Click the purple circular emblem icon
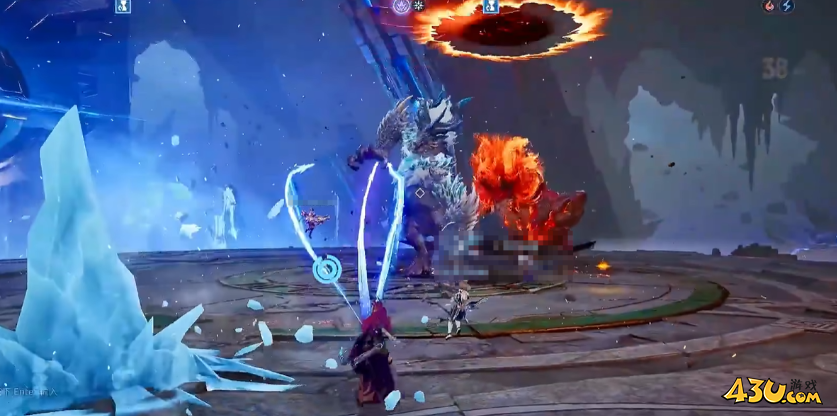This screenshot has height=416, width=837. (x=400, y=6)
